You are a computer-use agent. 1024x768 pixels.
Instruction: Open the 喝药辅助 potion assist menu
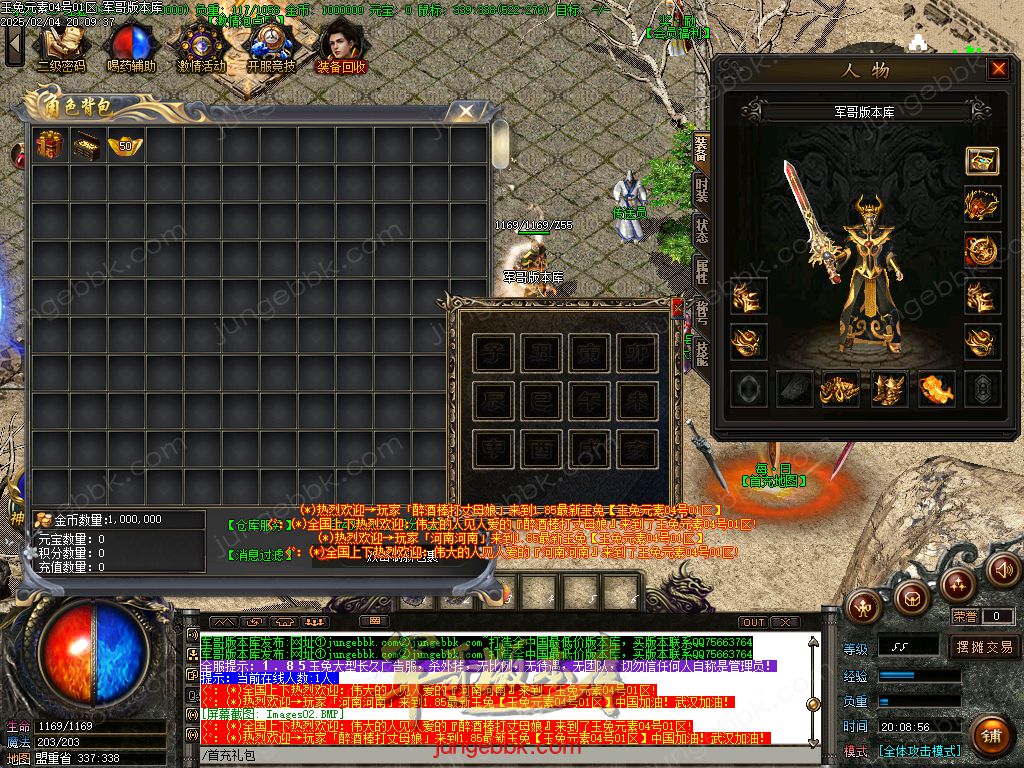point(131,46)
